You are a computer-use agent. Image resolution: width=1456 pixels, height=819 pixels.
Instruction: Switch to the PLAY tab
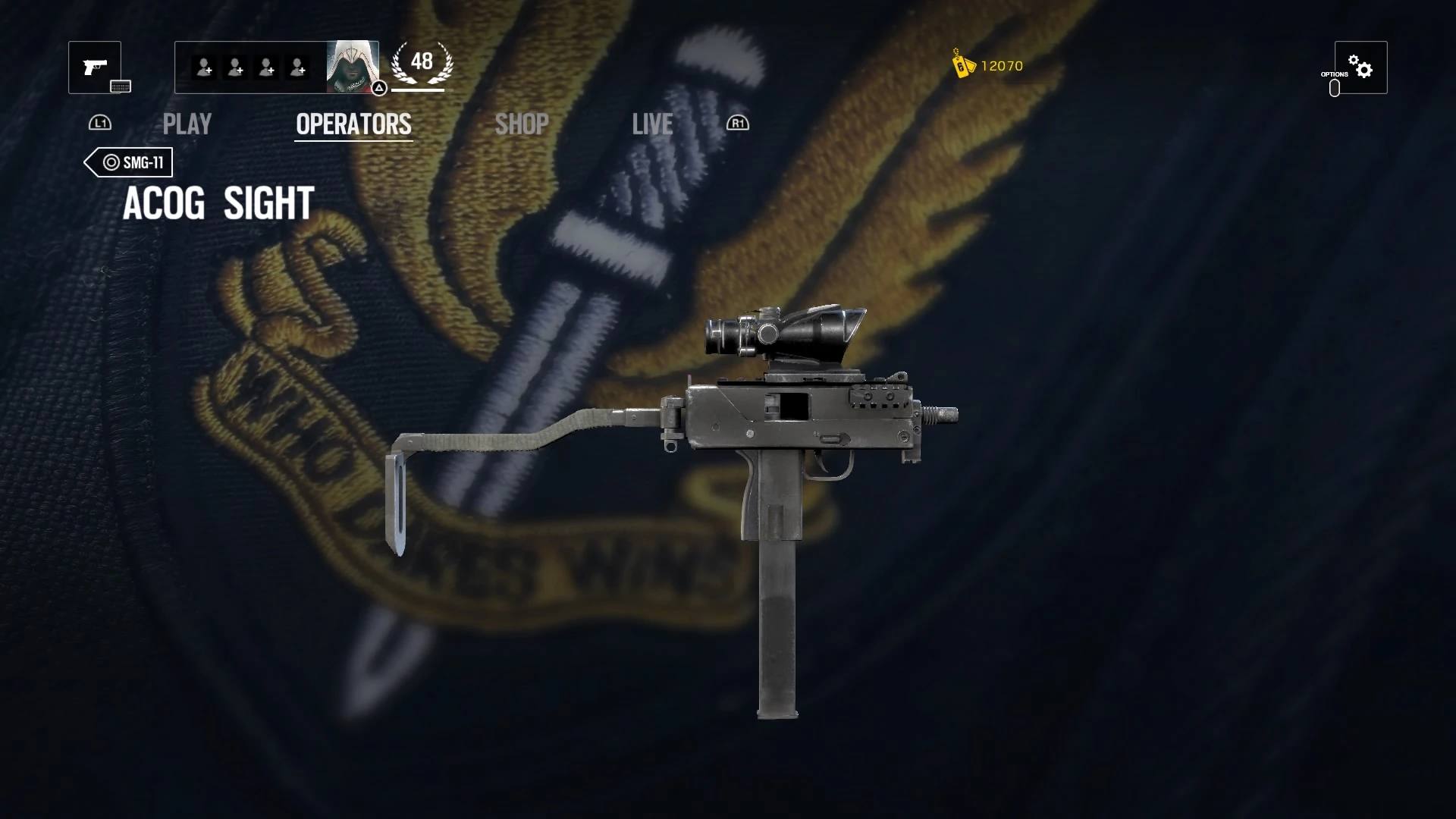[187, 124]
